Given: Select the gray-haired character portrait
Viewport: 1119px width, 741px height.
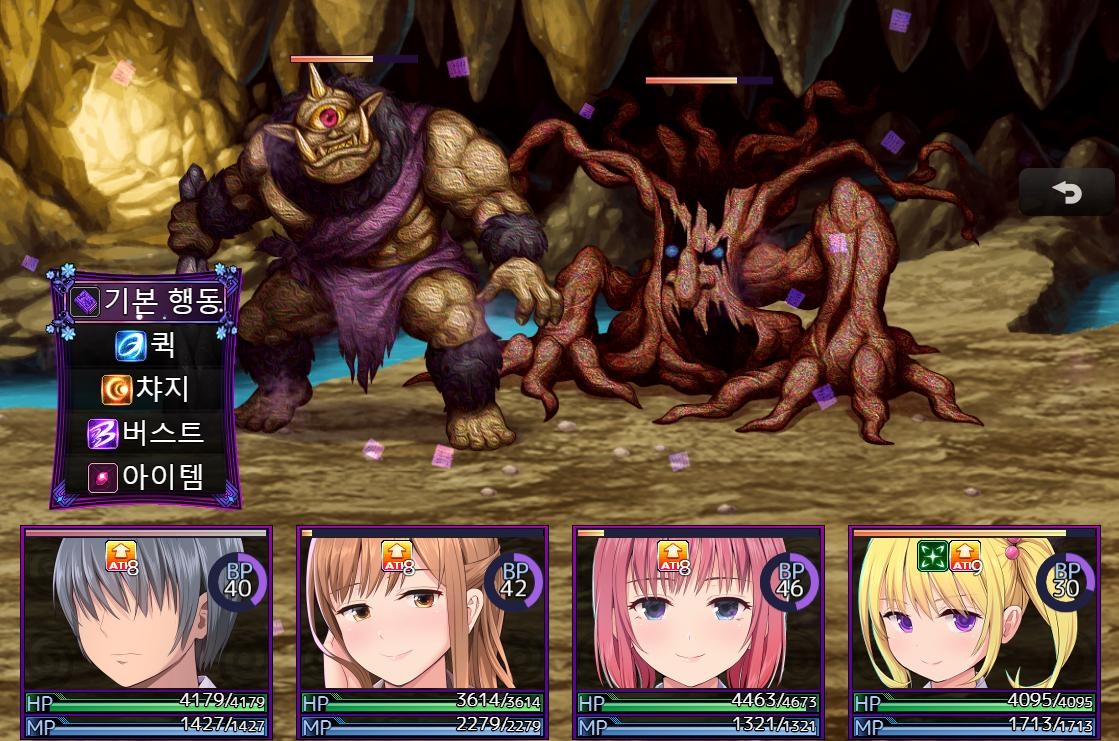Looking at the screenshot, I should tap(146, 630).
